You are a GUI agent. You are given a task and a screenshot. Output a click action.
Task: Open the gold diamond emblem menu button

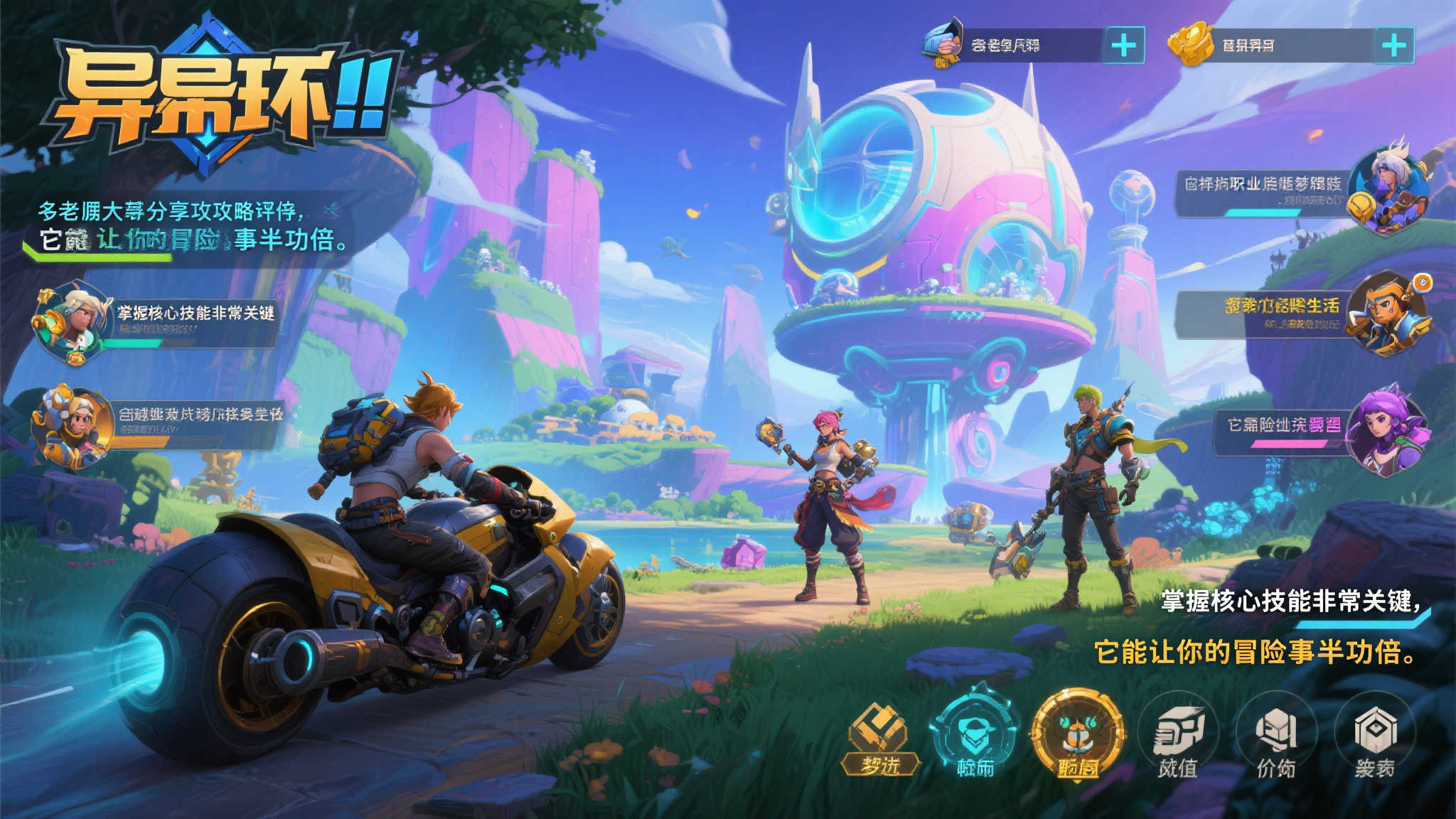pyautogui.click(x=879, y=739)
